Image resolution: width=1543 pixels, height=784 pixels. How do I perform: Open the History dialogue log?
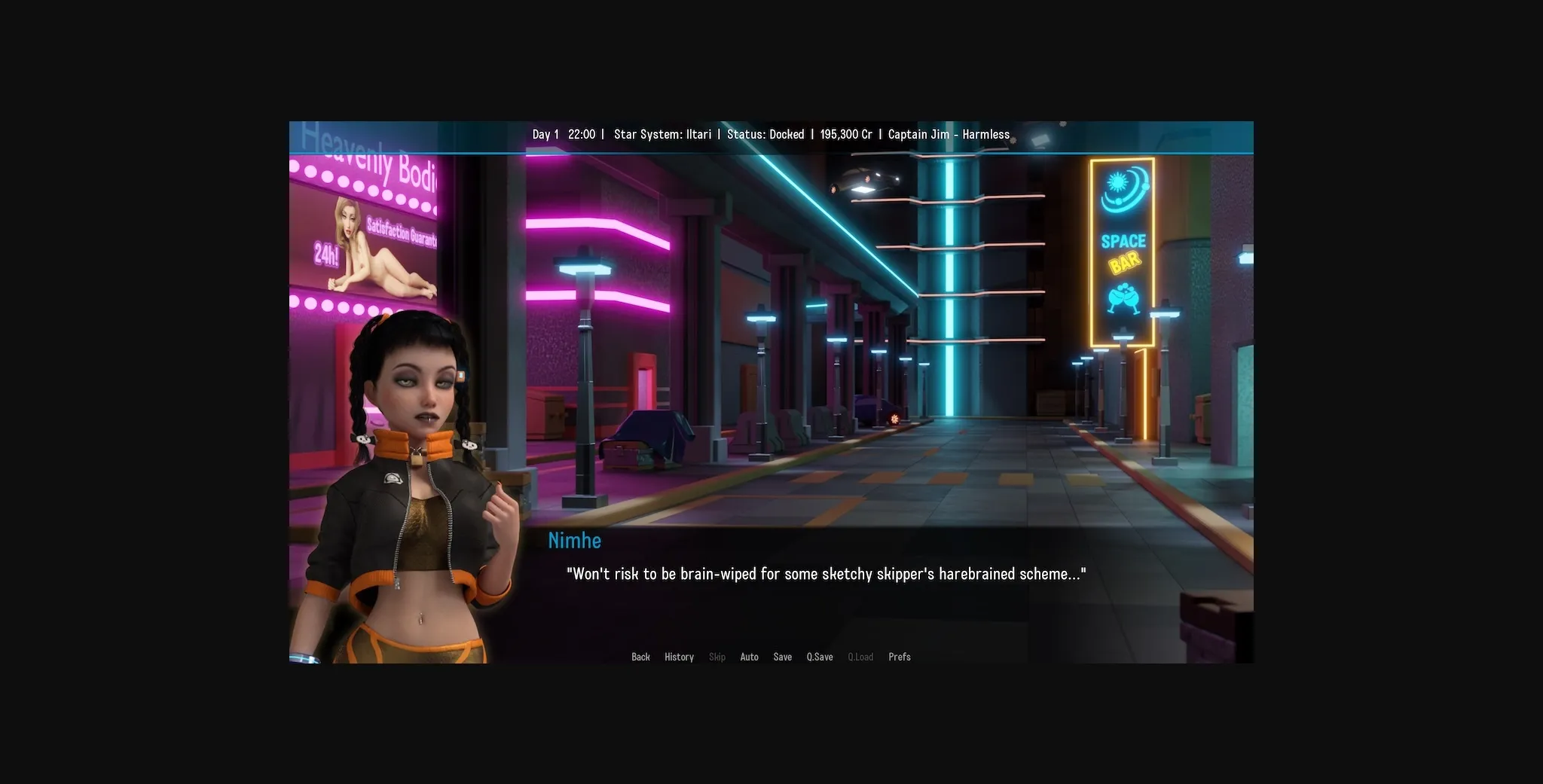click(679, 657)
